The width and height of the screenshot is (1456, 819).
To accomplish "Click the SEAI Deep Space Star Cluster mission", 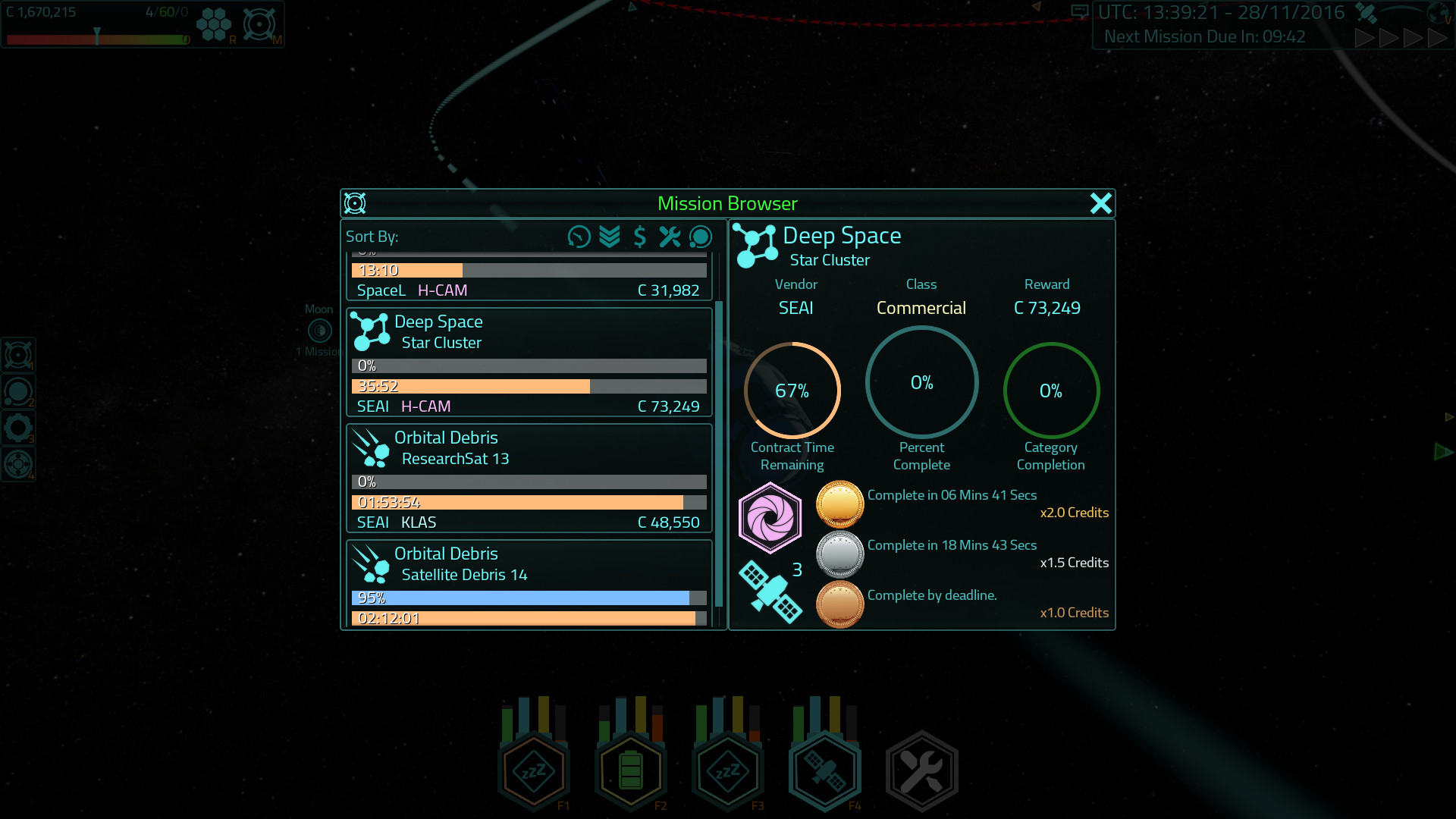I will click(x=529, y=362).
